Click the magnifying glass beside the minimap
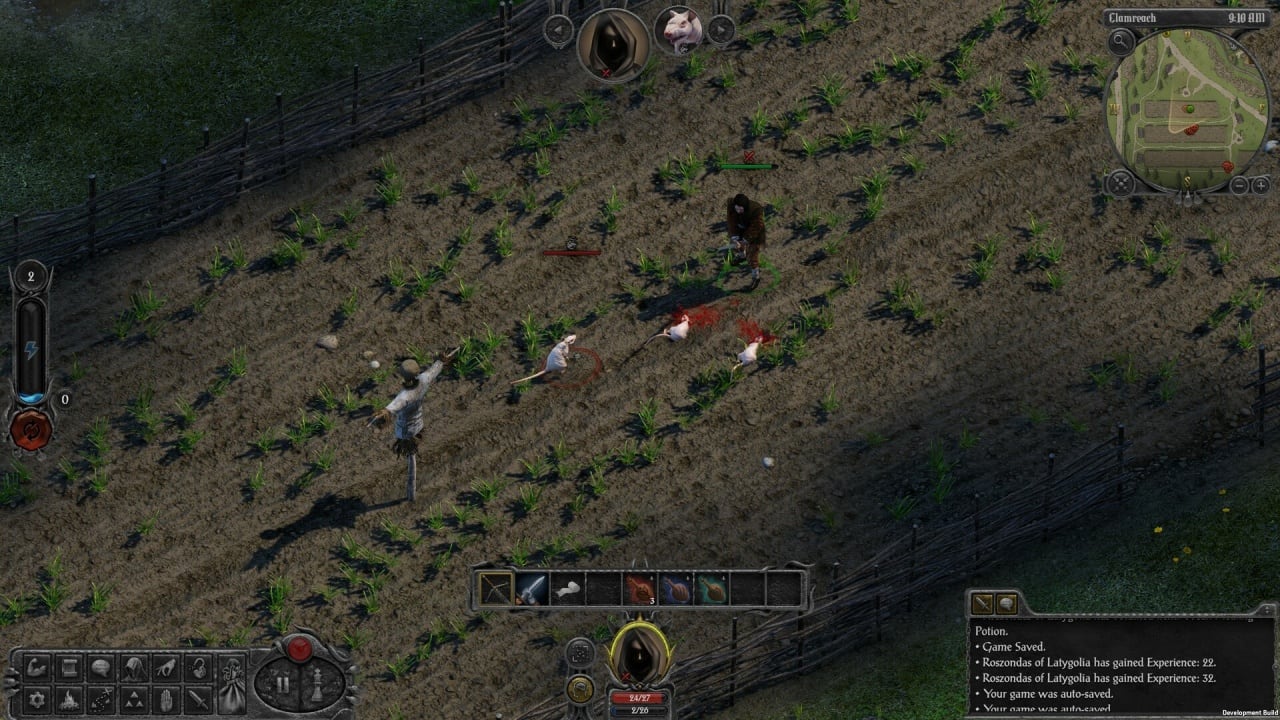Screen dimensions: 1280x720 [x=1121, y=42]
